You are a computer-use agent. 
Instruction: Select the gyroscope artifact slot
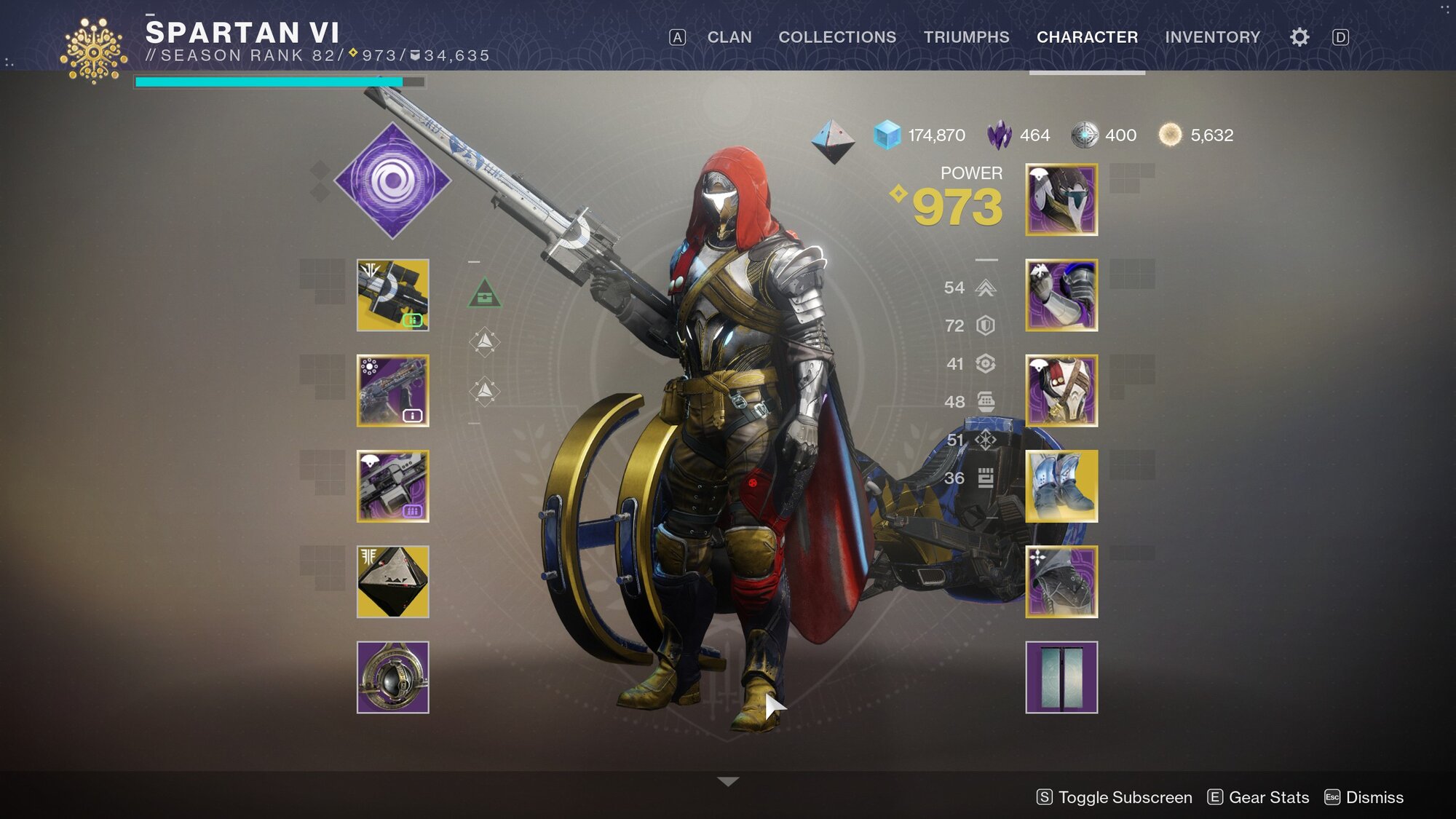tap(392, 677)
